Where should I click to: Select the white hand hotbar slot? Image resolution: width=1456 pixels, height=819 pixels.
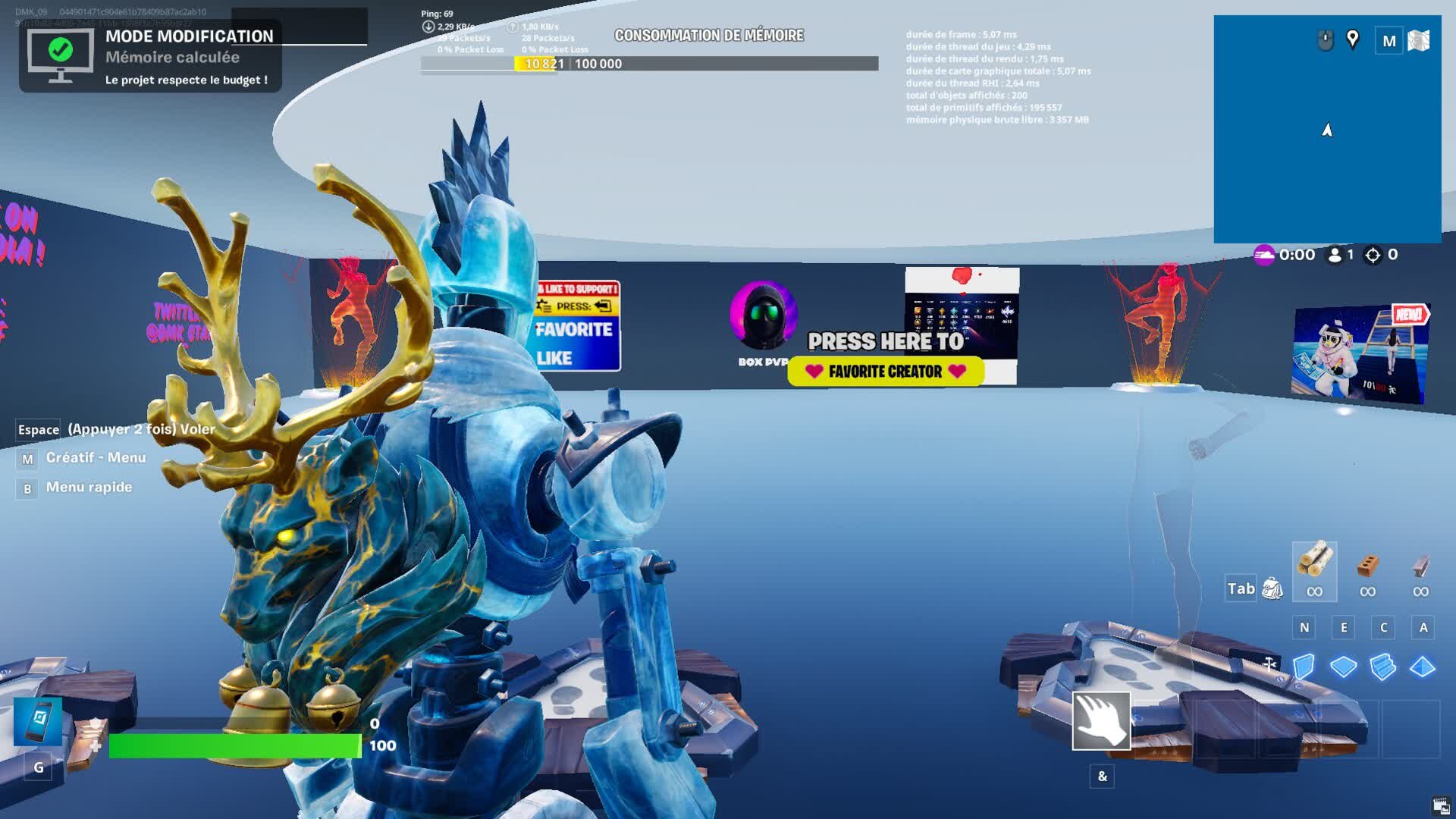click(1101, 720)
